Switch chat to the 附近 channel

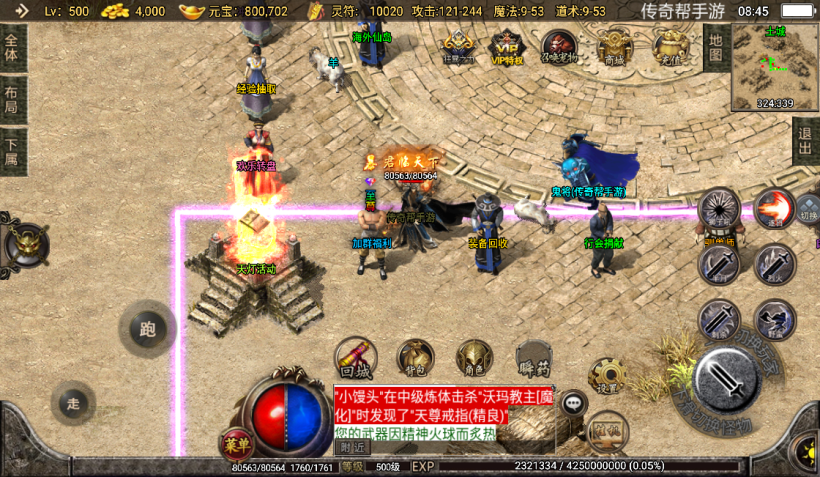pos(351,447)
